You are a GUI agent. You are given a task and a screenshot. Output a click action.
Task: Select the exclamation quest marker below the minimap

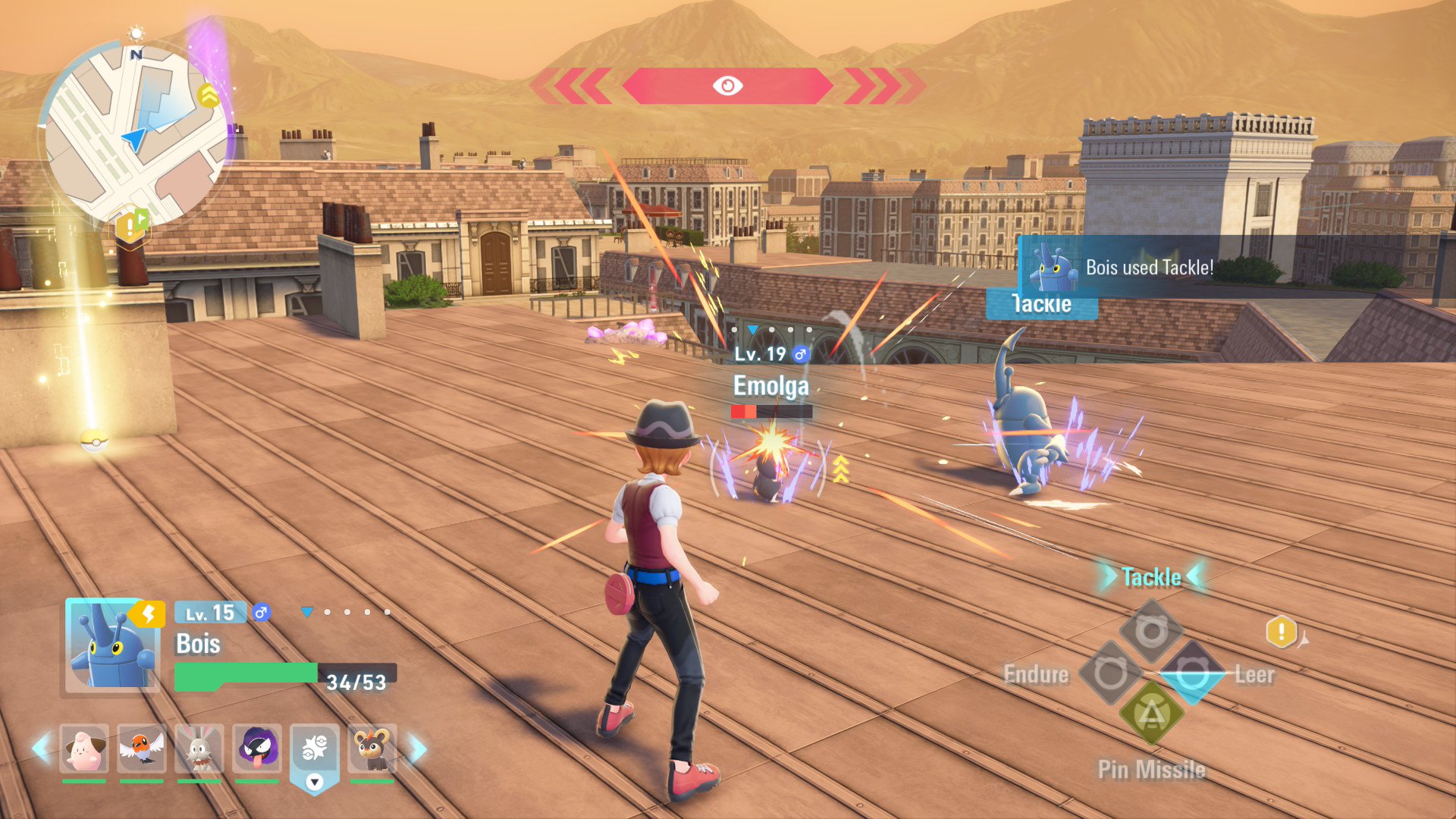[x=130, y=226]
